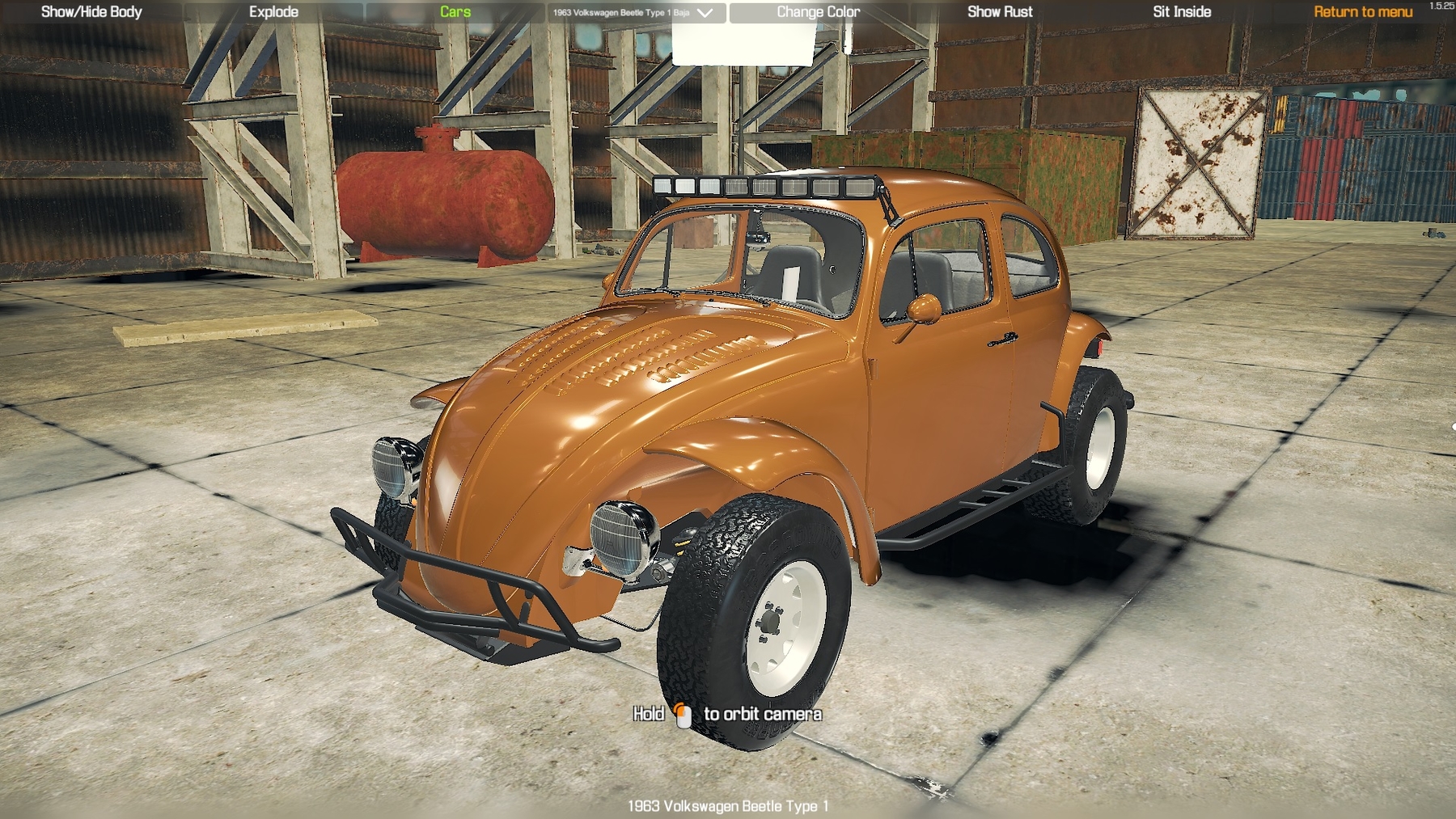The image size is (1456, 819).
Task: Toggle Show/Hide Body for the Beetle
Action: click(91, 12)
